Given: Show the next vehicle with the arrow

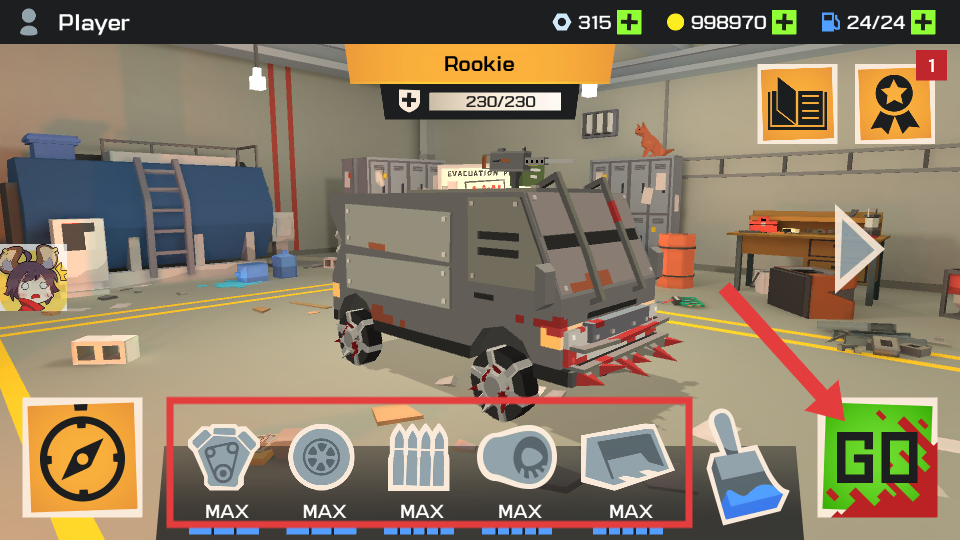Looking at the screenshot, I should (858, 249).
